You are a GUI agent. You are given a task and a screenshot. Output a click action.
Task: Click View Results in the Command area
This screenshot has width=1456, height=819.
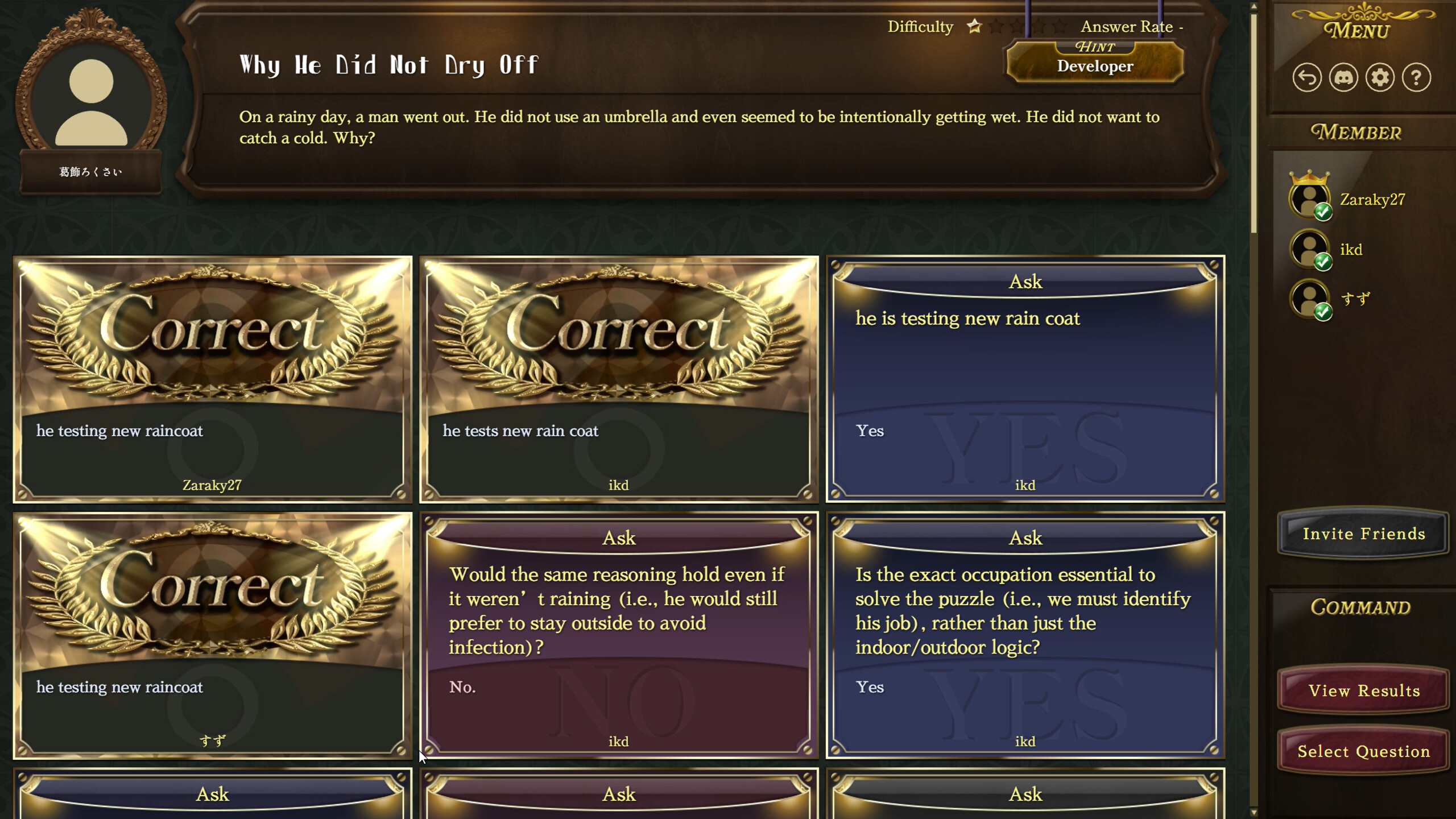tap(1362, 691)
